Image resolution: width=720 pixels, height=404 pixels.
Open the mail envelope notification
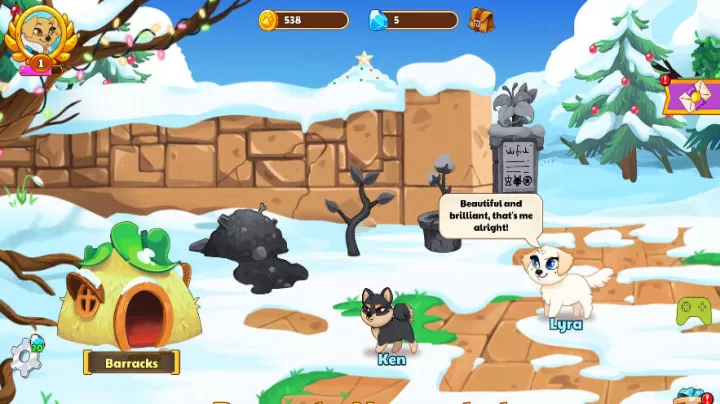pyautogui.click(x=693, y=99)
